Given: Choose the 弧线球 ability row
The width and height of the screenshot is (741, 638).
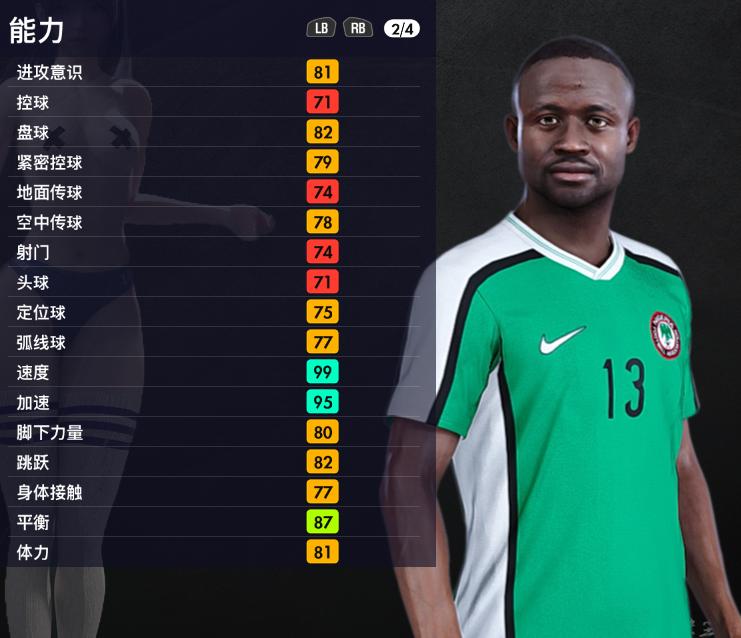Looking at the screenshot, I should [215, 342].
